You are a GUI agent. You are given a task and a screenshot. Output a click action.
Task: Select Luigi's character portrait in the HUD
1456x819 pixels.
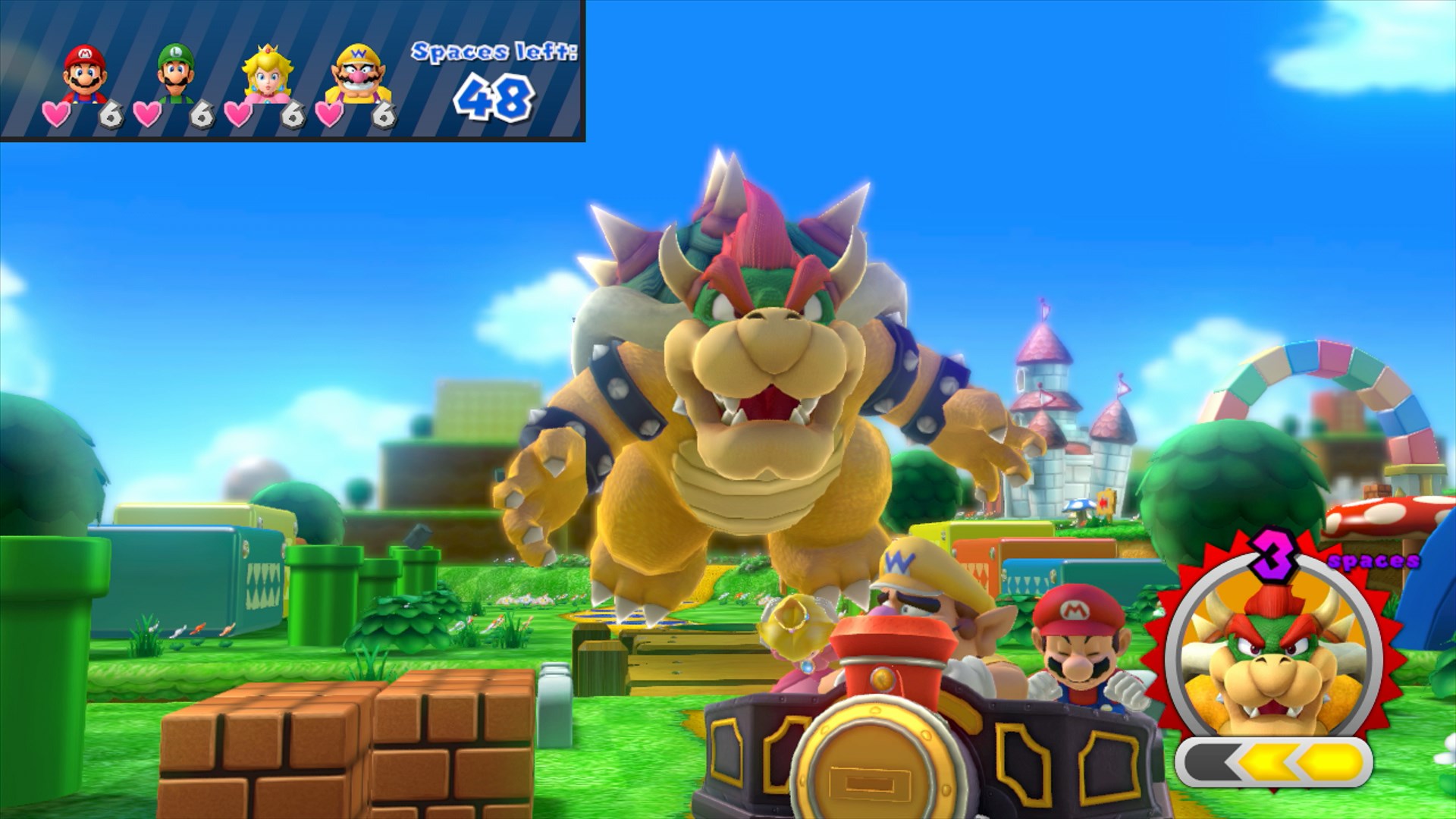(x=176, y=72)
